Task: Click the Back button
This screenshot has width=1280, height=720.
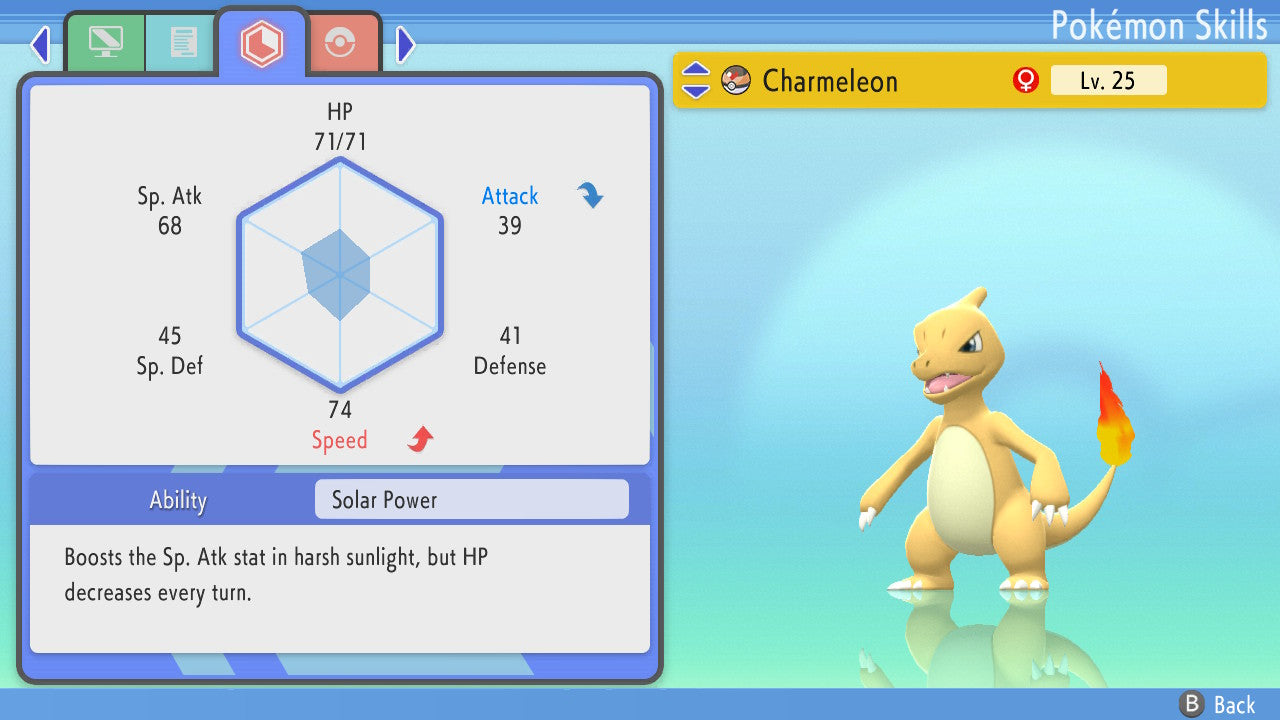Action: click(1217, 704)
